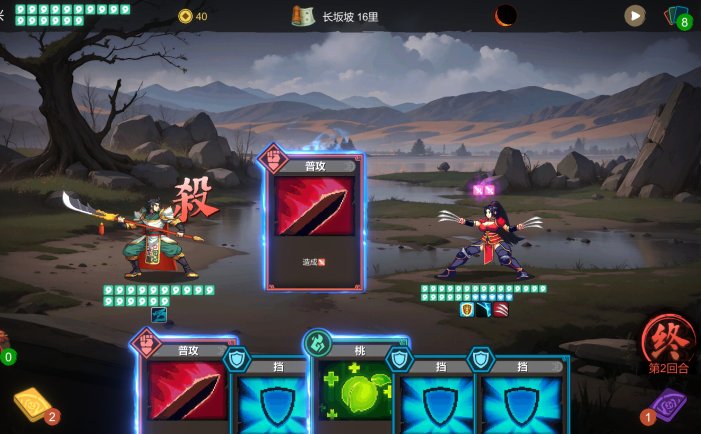Click the enlarged 普攻 card above the hand
This screenshot has height=434, width=701.
click(x=314, y=220)
